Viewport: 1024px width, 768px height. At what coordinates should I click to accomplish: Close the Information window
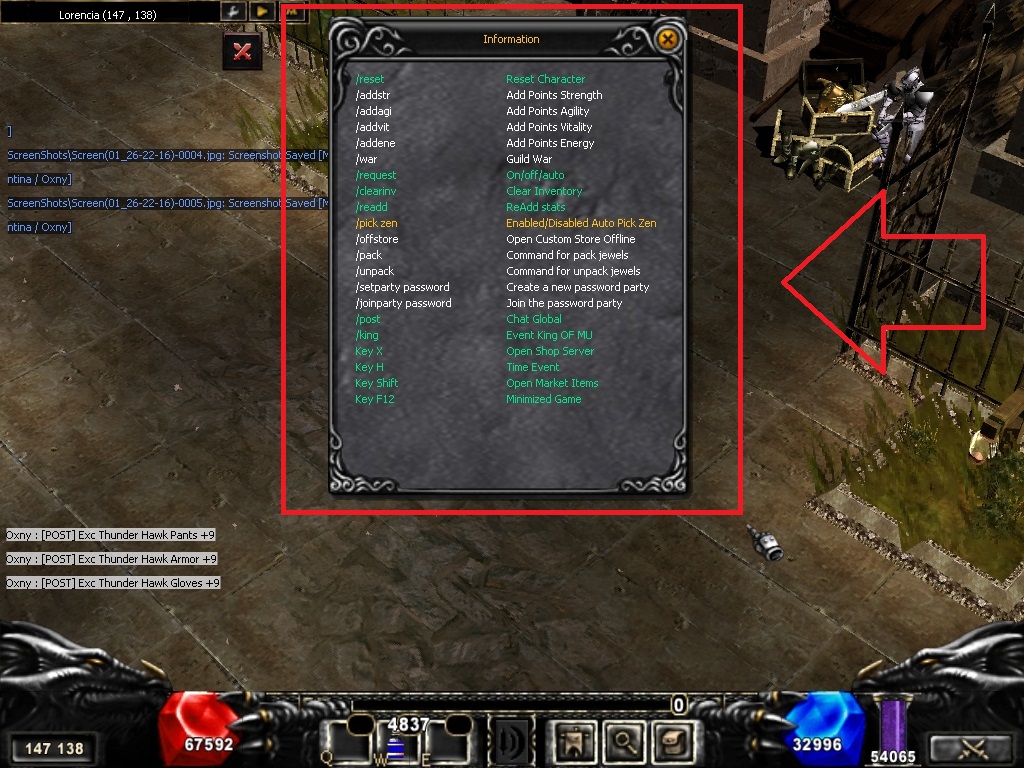[668, 39]
